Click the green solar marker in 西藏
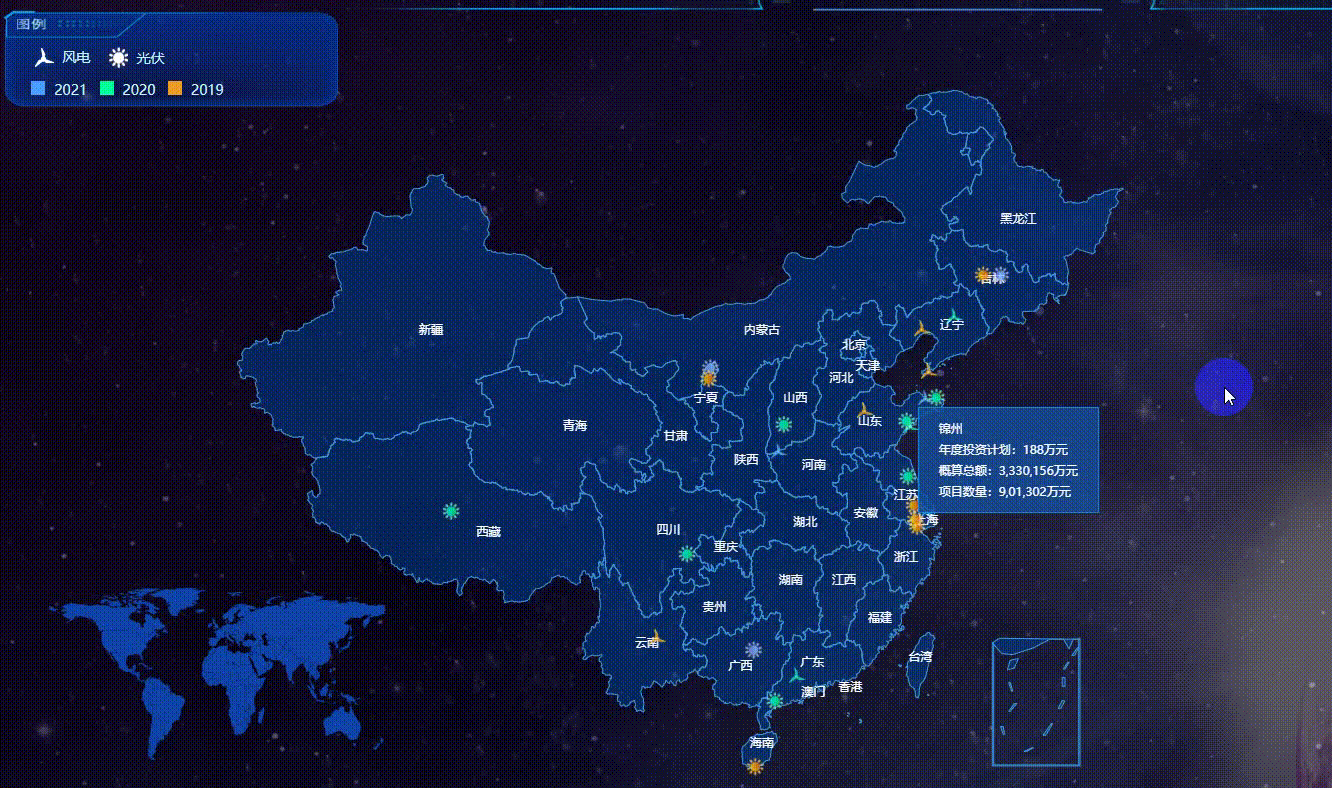 [x=449, y=512]
